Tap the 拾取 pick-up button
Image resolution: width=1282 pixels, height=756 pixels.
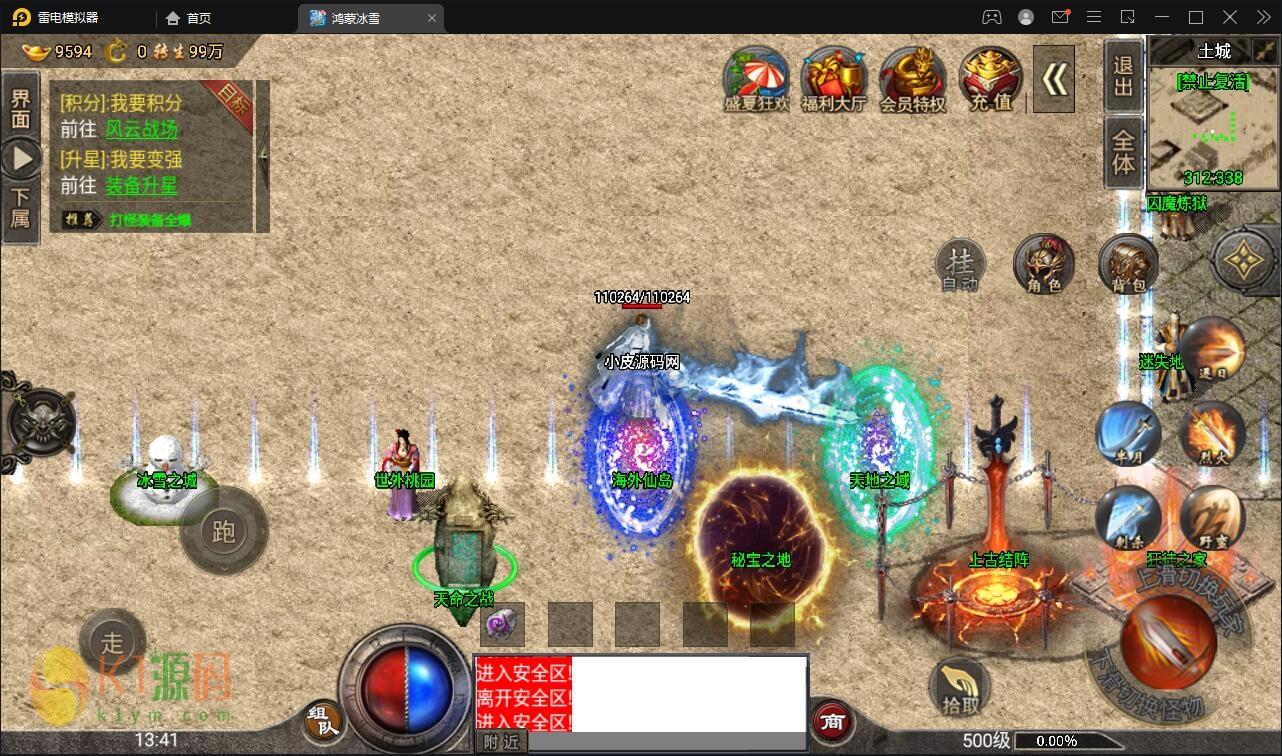[x=960, y=687]
